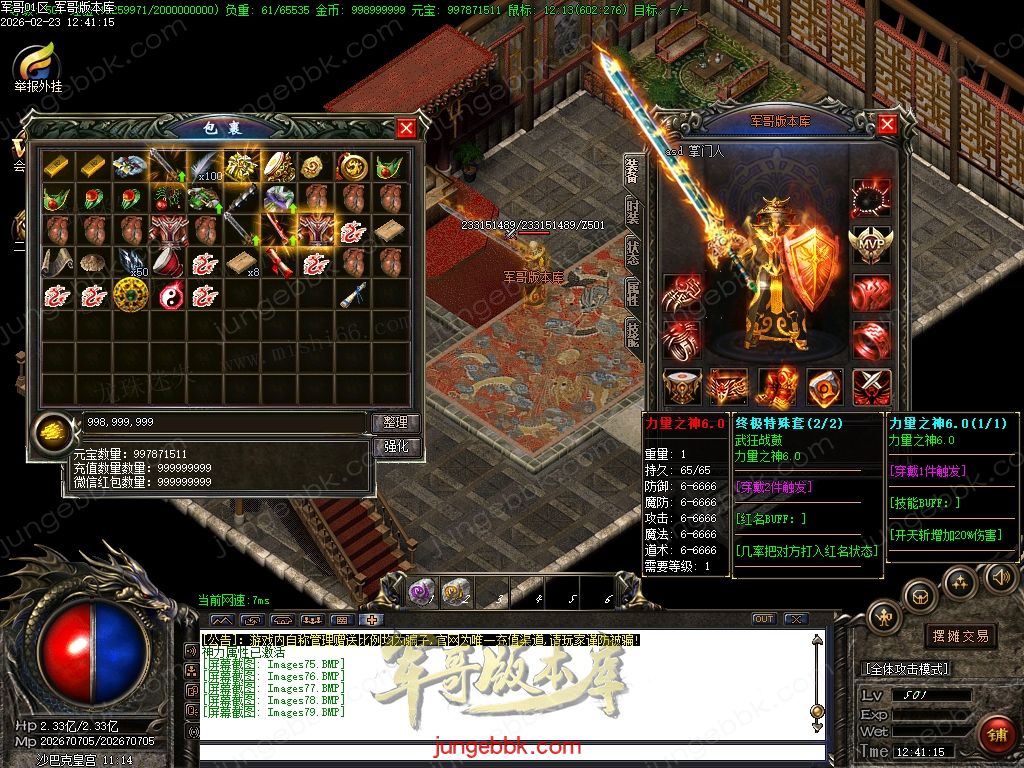Open the 强化 enhance function

tap(395, 447)
